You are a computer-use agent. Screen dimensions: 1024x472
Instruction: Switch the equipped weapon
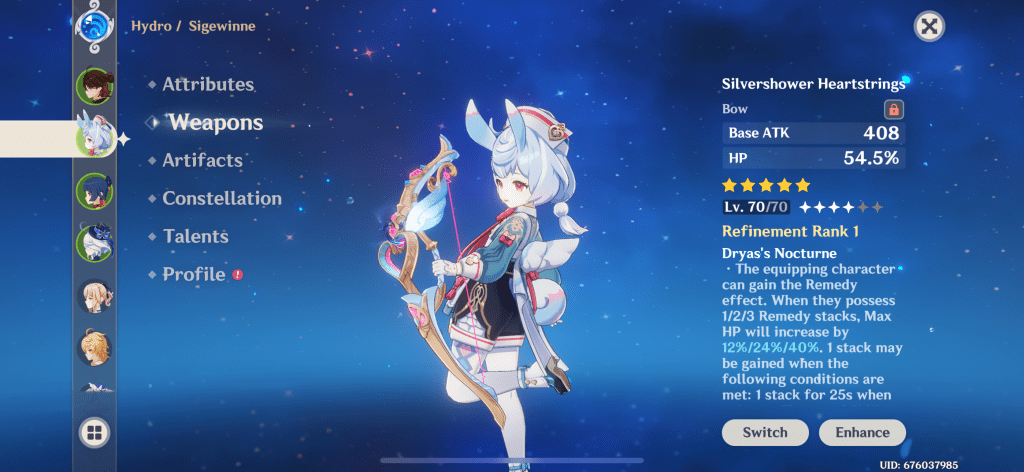click(x=764, y=433)
